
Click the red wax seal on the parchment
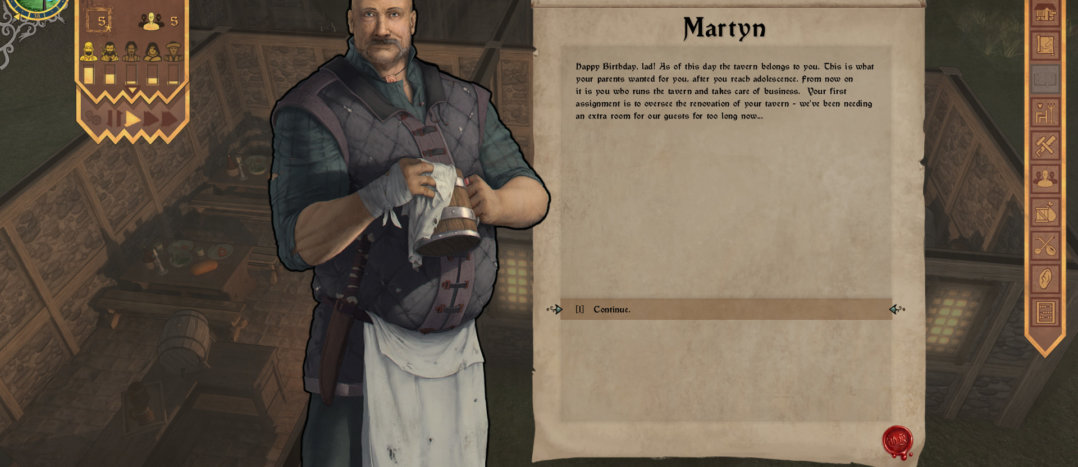tap(896, 441)
